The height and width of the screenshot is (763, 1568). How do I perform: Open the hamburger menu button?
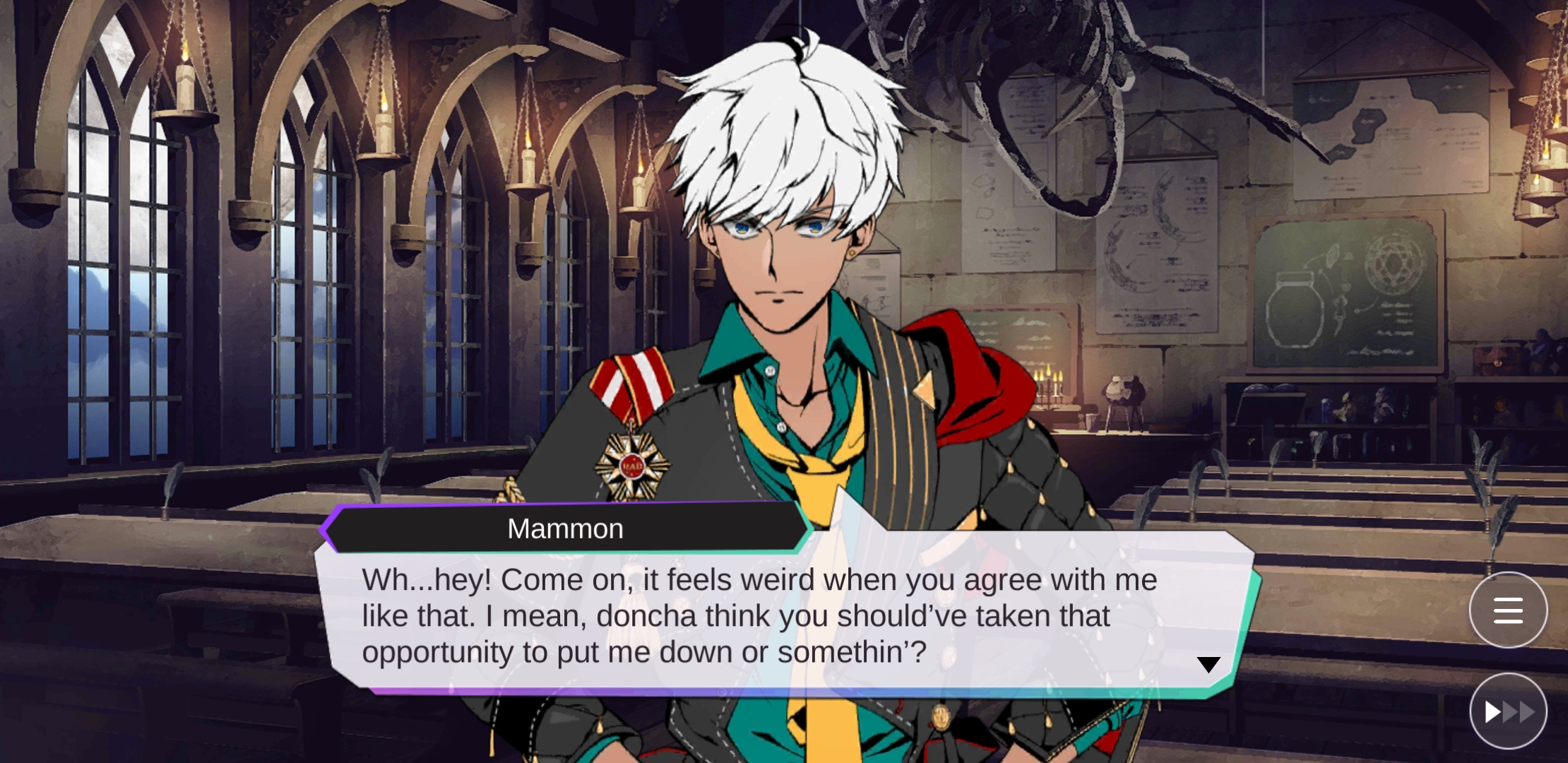1508,610
